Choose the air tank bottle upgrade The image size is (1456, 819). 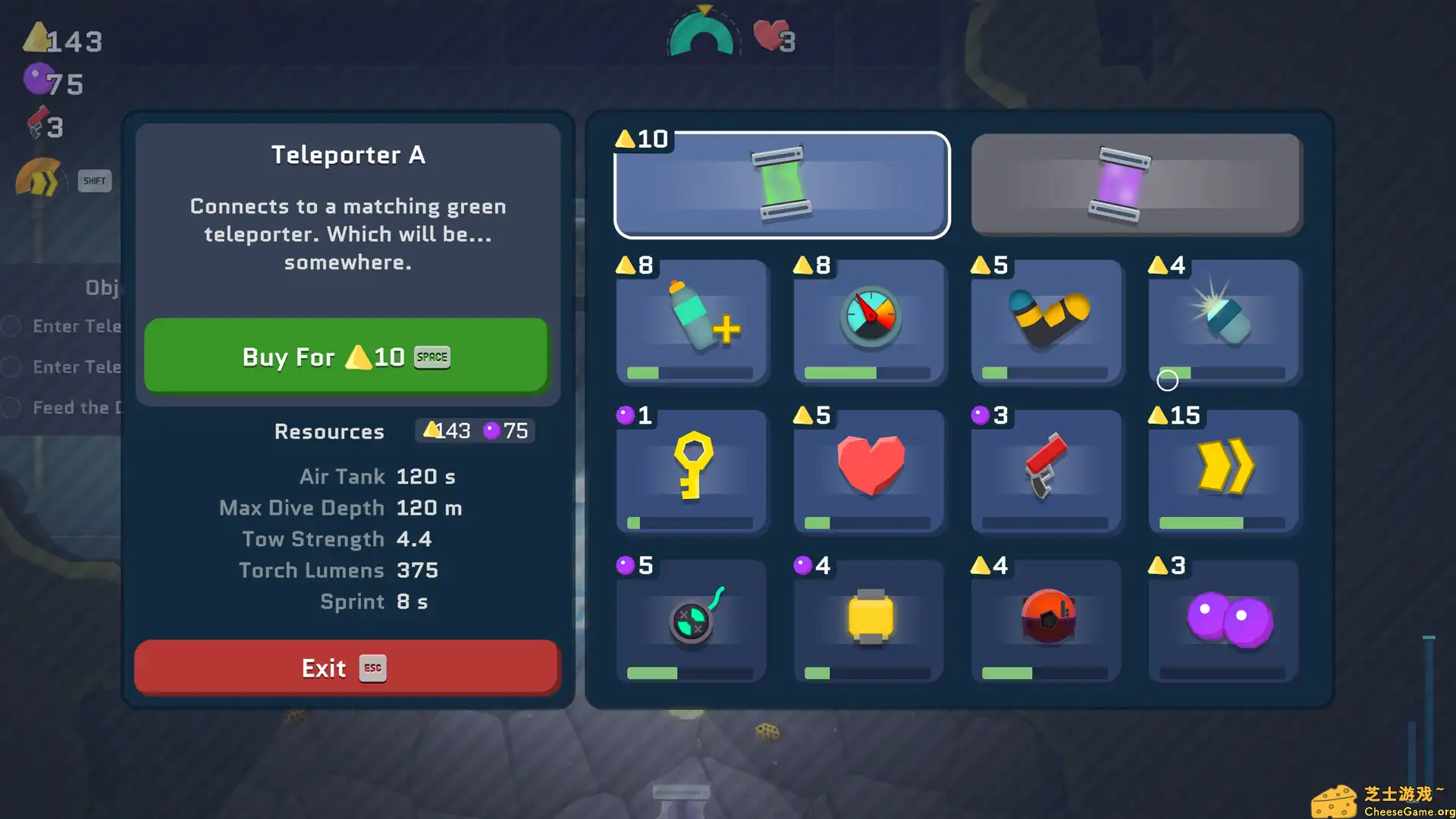pos(692,322)
